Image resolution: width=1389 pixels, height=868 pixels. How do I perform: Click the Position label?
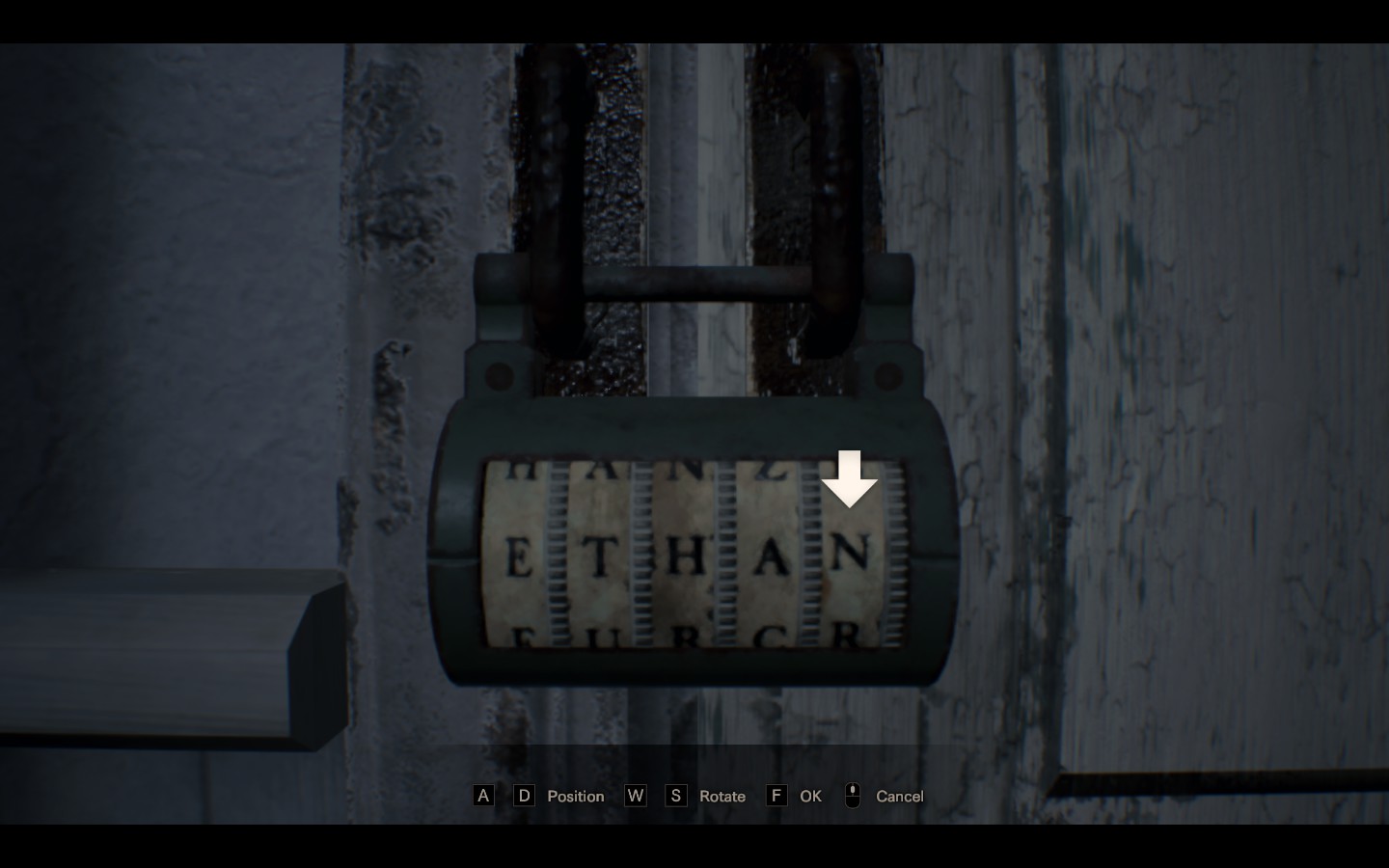pos(575,796)
